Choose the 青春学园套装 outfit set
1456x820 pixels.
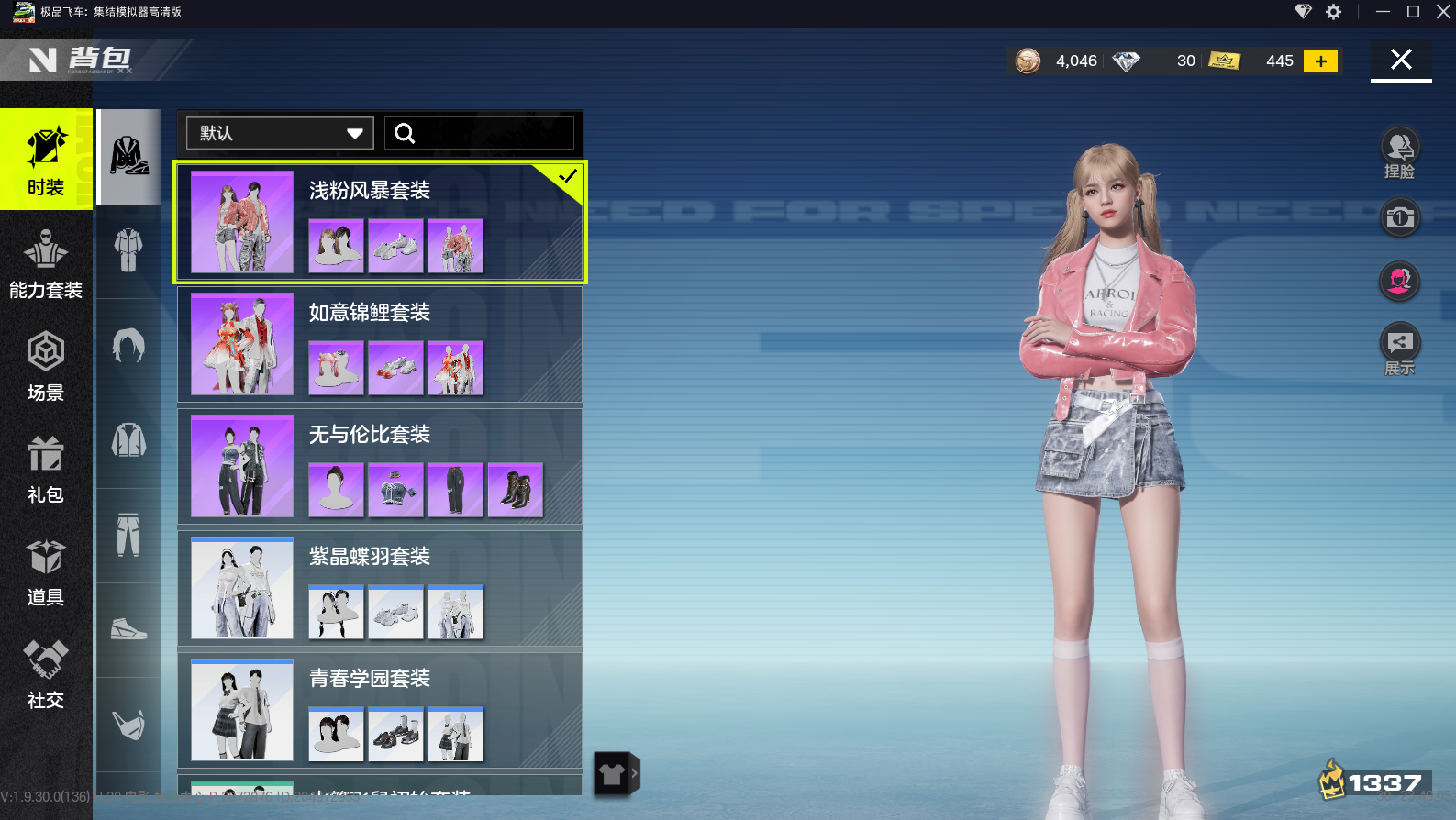coord(380,710)
